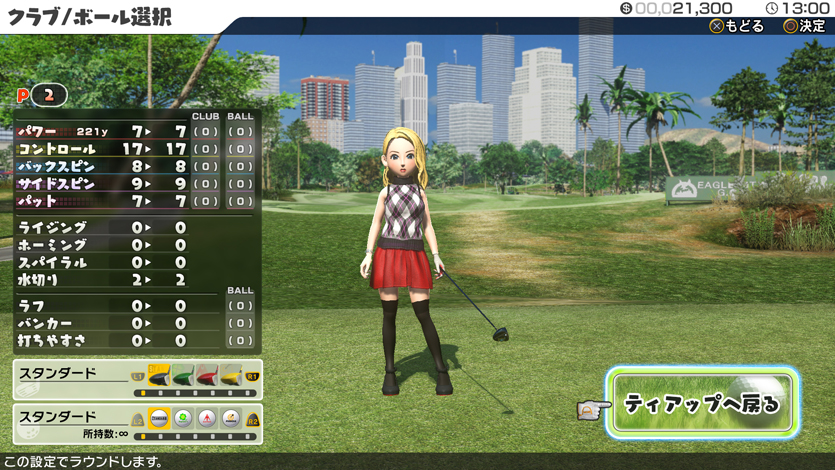Equip the yellow club head
The image size is (835, 470).
coord(231,376)
